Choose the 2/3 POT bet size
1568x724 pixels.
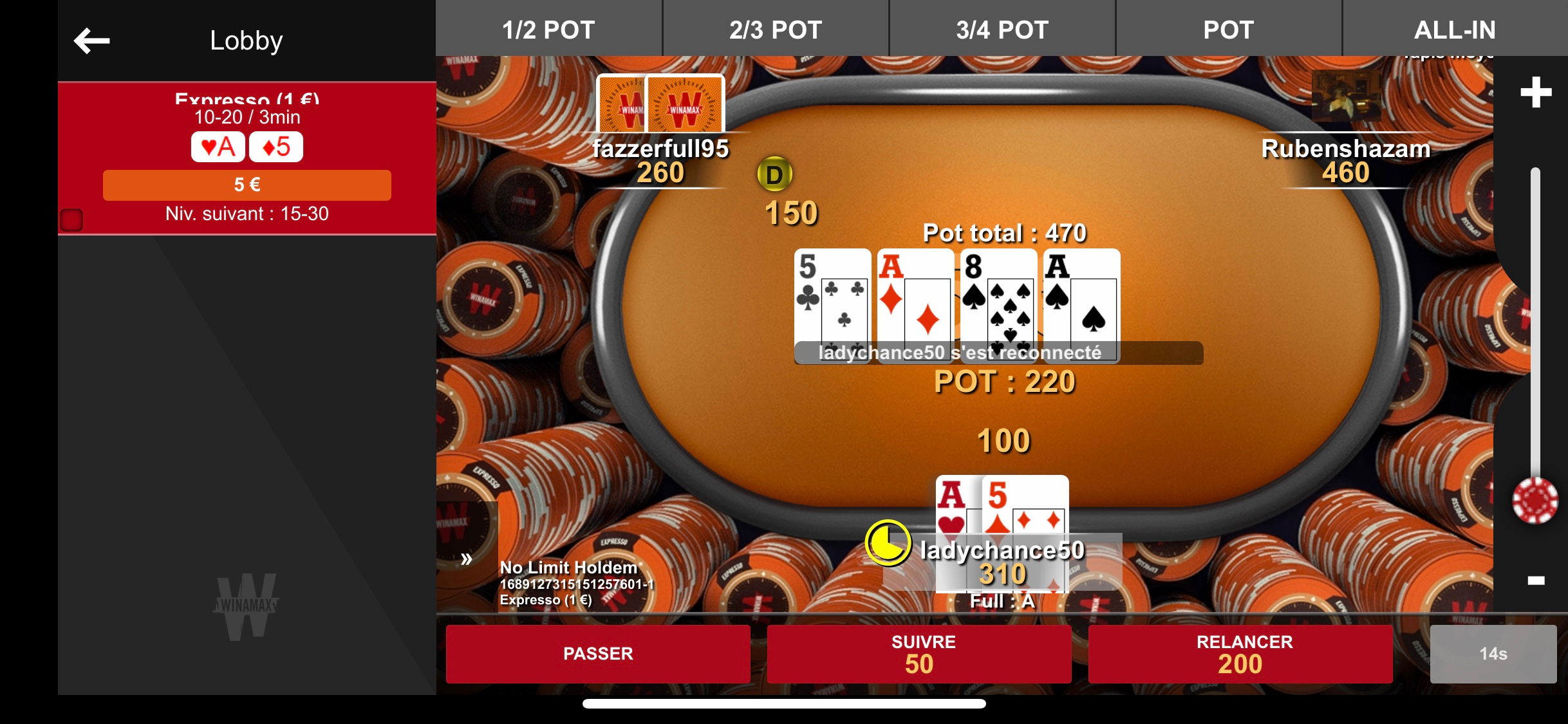point(776,30)
